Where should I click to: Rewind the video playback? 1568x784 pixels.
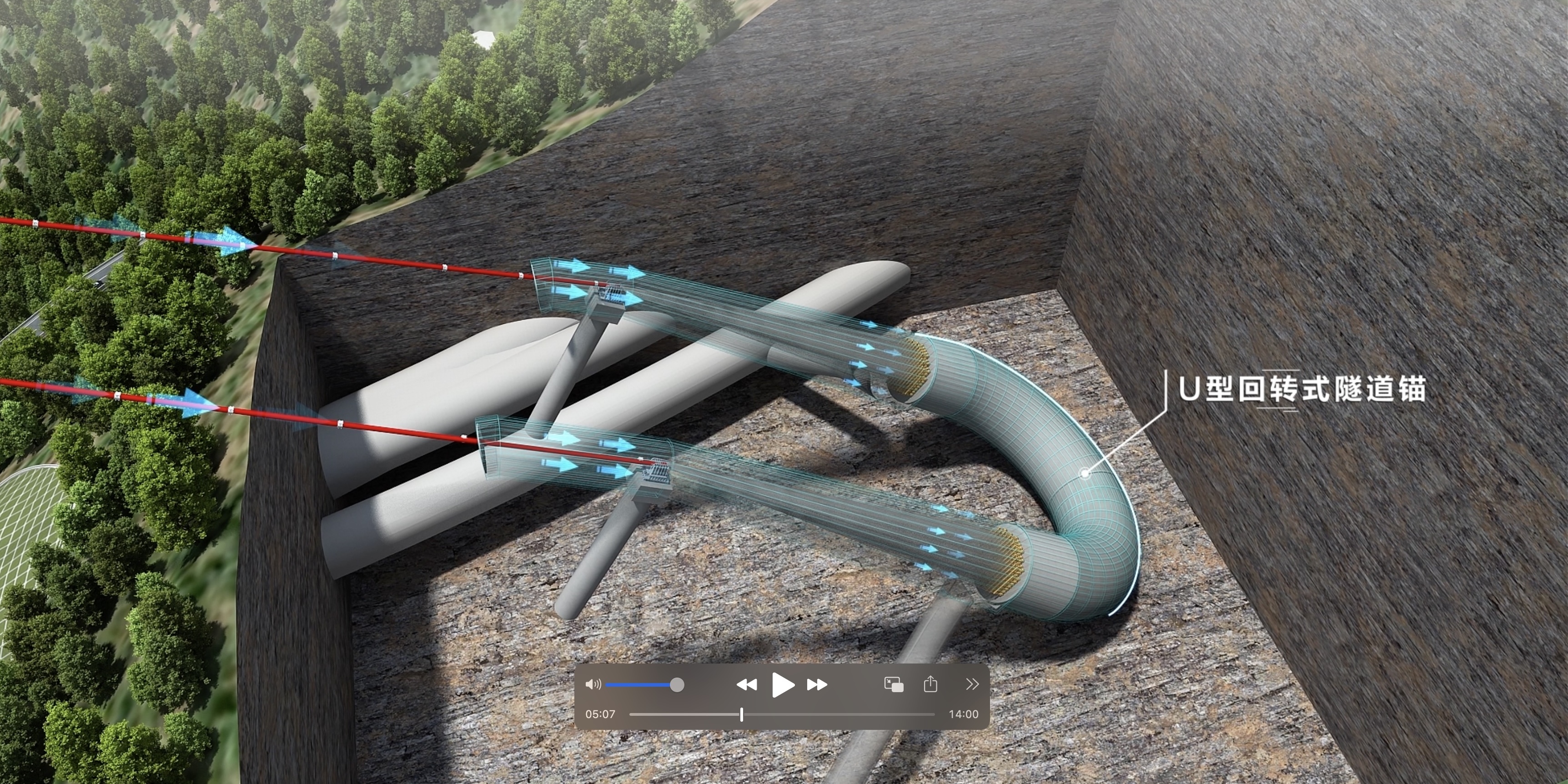[746, 685]
